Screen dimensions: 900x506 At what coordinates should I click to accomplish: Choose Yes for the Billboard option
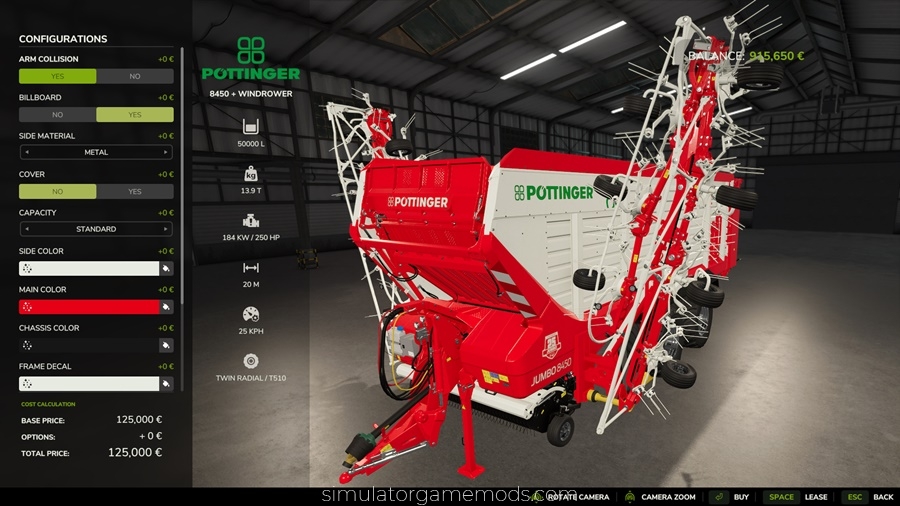tap(135, 115)
